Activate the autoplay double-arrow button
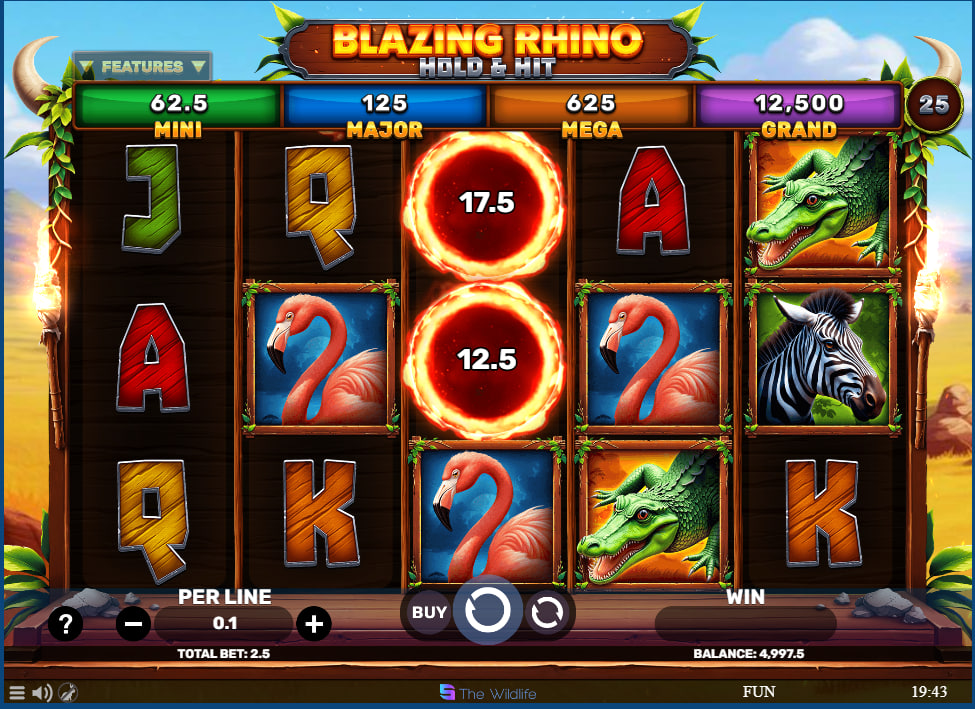 point(546,613)
